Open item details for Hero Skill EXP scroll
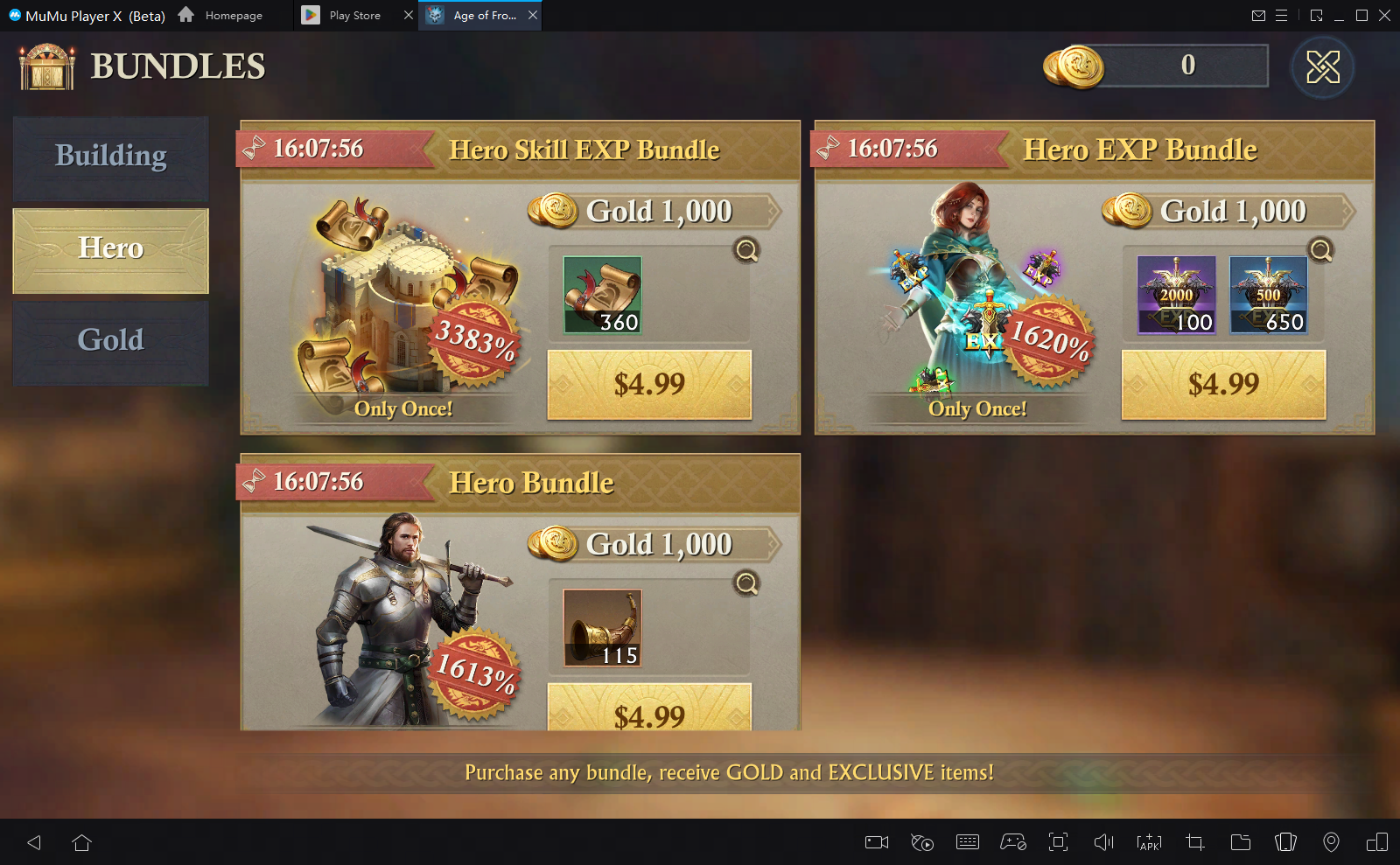 pos(746,251)
